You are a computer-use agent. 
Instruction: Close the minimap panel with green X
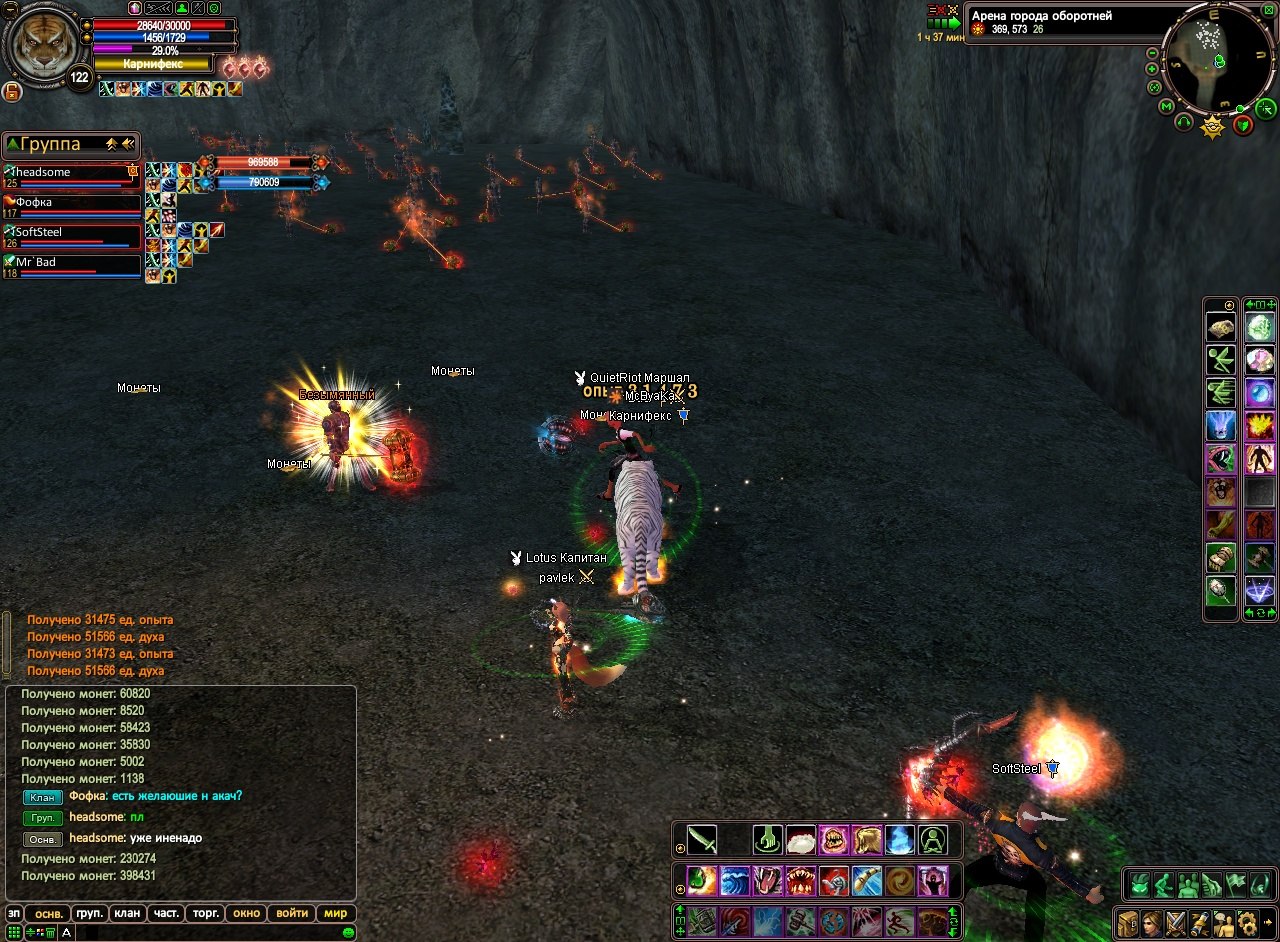click(x=1268, y=9)
